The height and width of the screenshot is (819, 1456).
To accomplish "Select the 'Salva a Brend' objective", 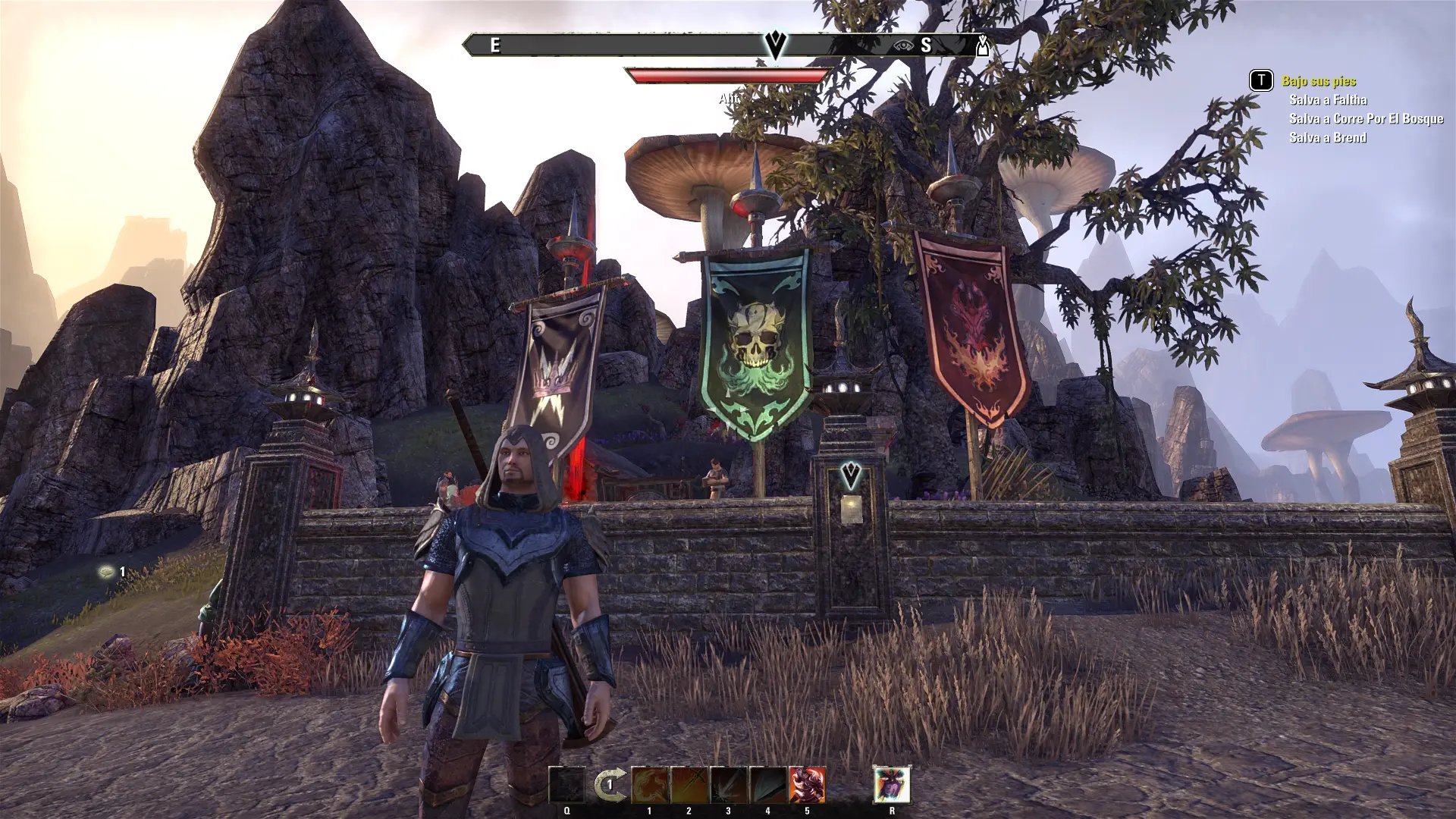I will (1328, 138).
